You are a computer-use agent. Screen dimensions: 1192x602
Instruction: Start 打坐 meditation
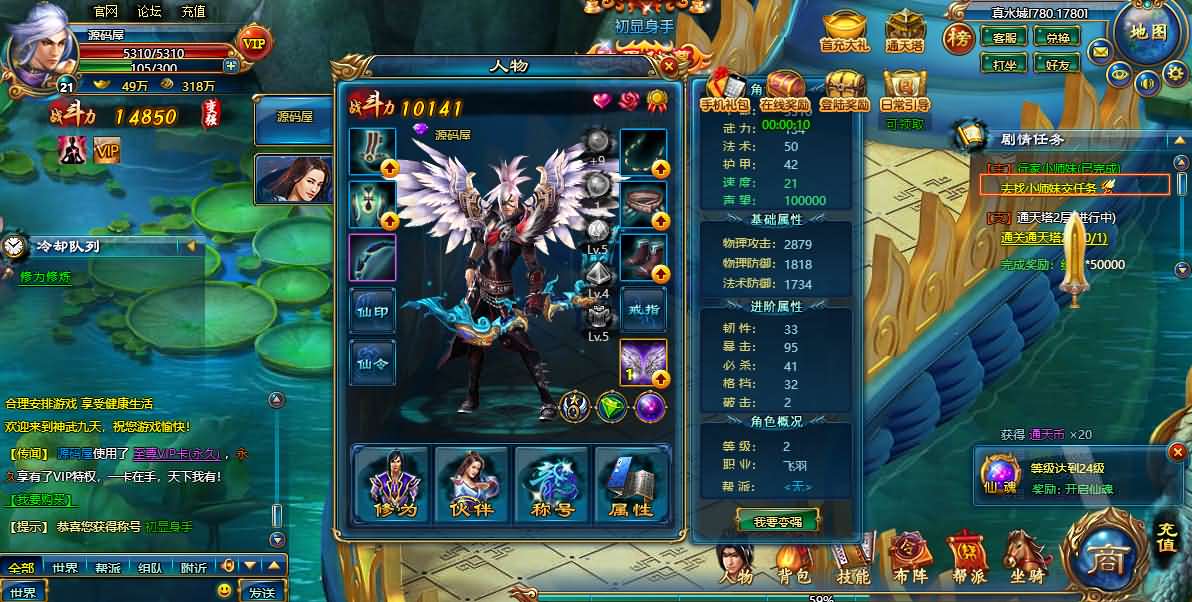tap(1004, 64)
